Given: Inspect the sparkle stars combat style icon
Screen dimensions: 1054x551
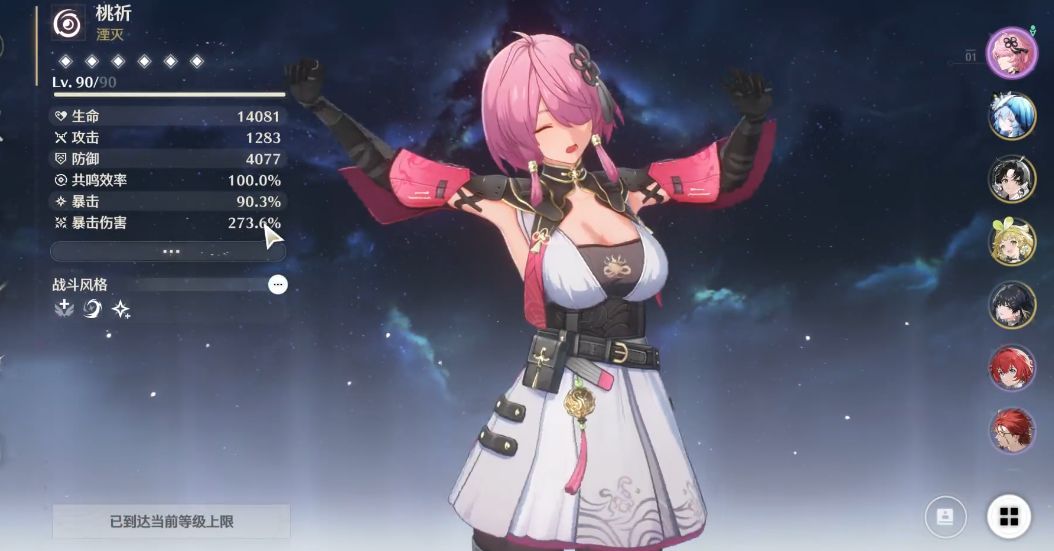Looking at the screenshot, I should [x=121, y=310].
